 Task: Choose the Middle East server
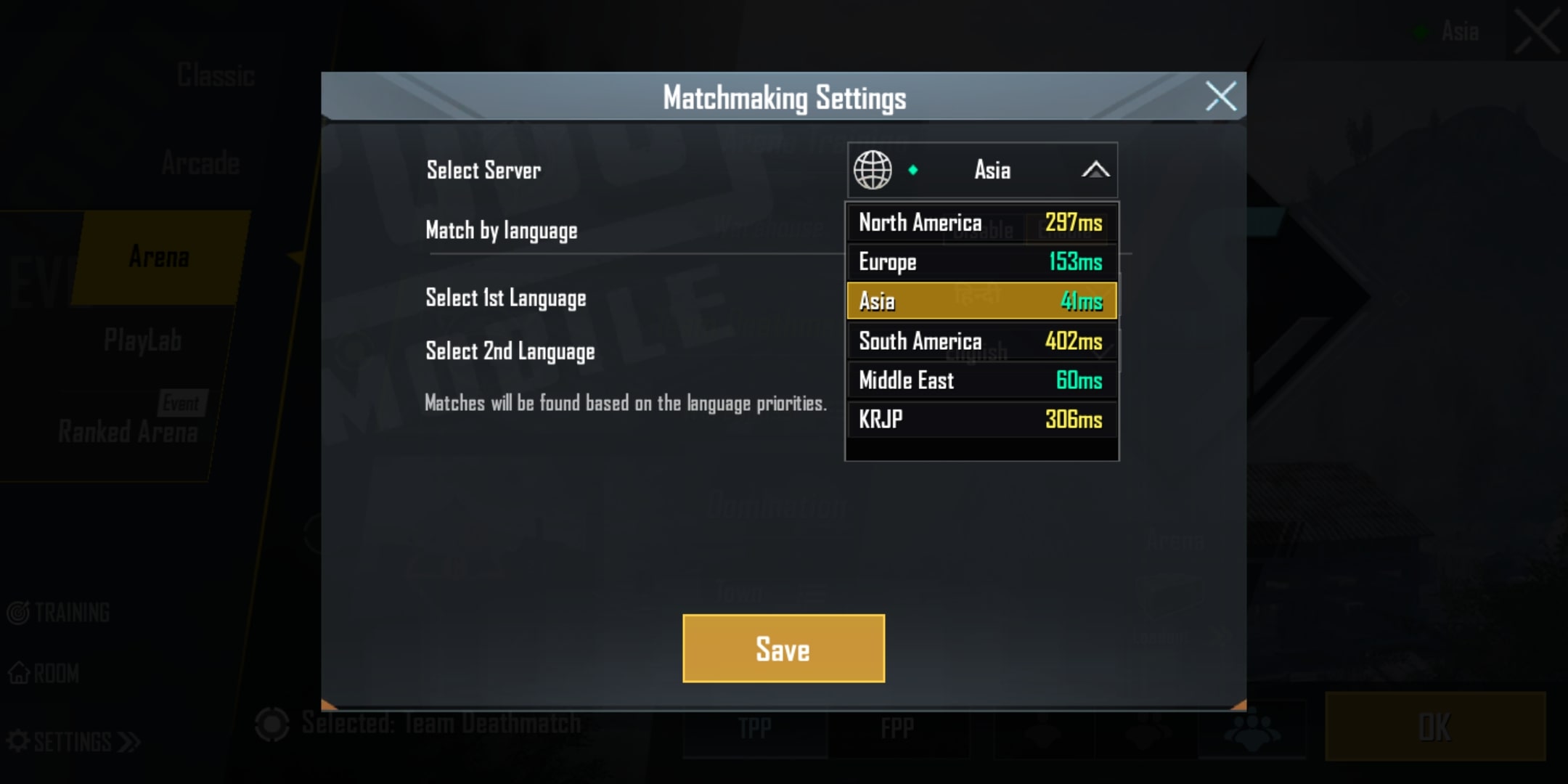tap(981, 380)
